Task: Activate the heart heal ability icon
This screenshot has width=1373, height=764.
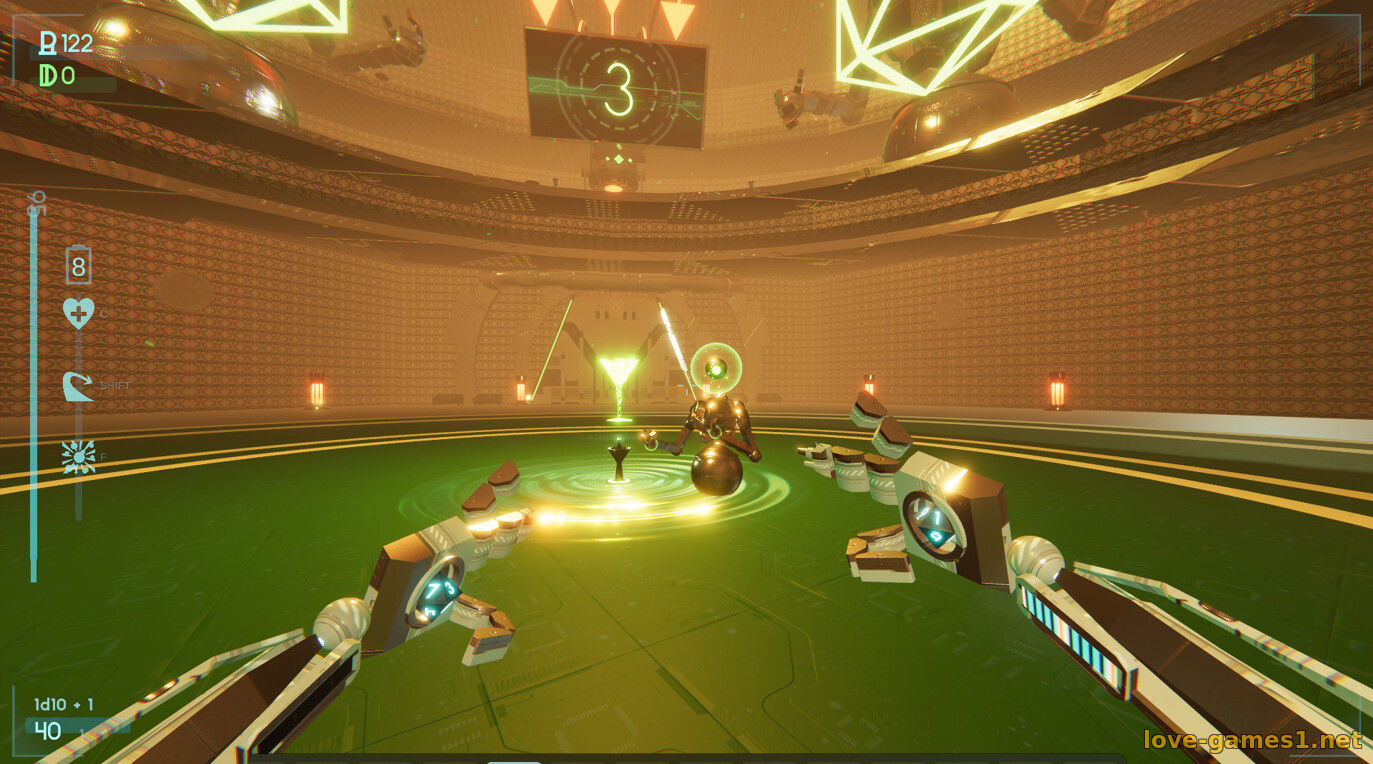Action: click(x=78, y=313)
